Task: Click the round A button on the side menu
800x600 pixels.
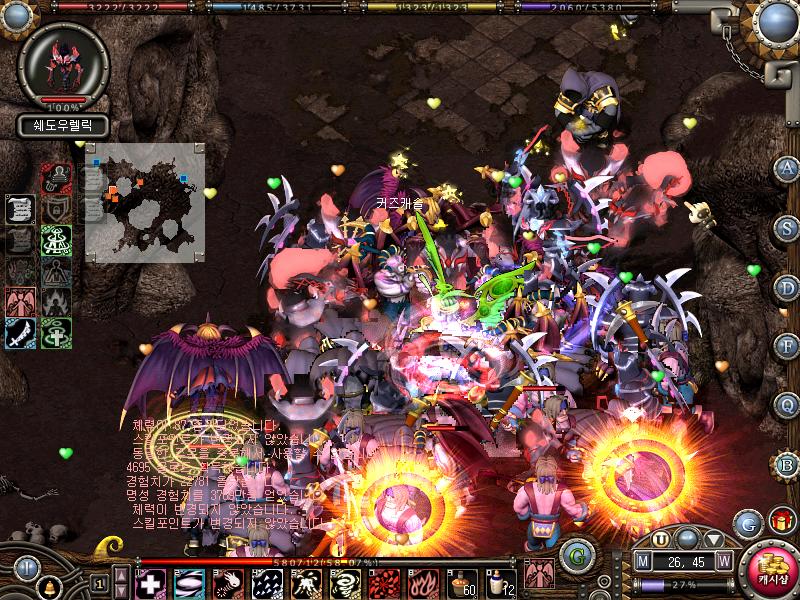Action: [x=787, y=168]
